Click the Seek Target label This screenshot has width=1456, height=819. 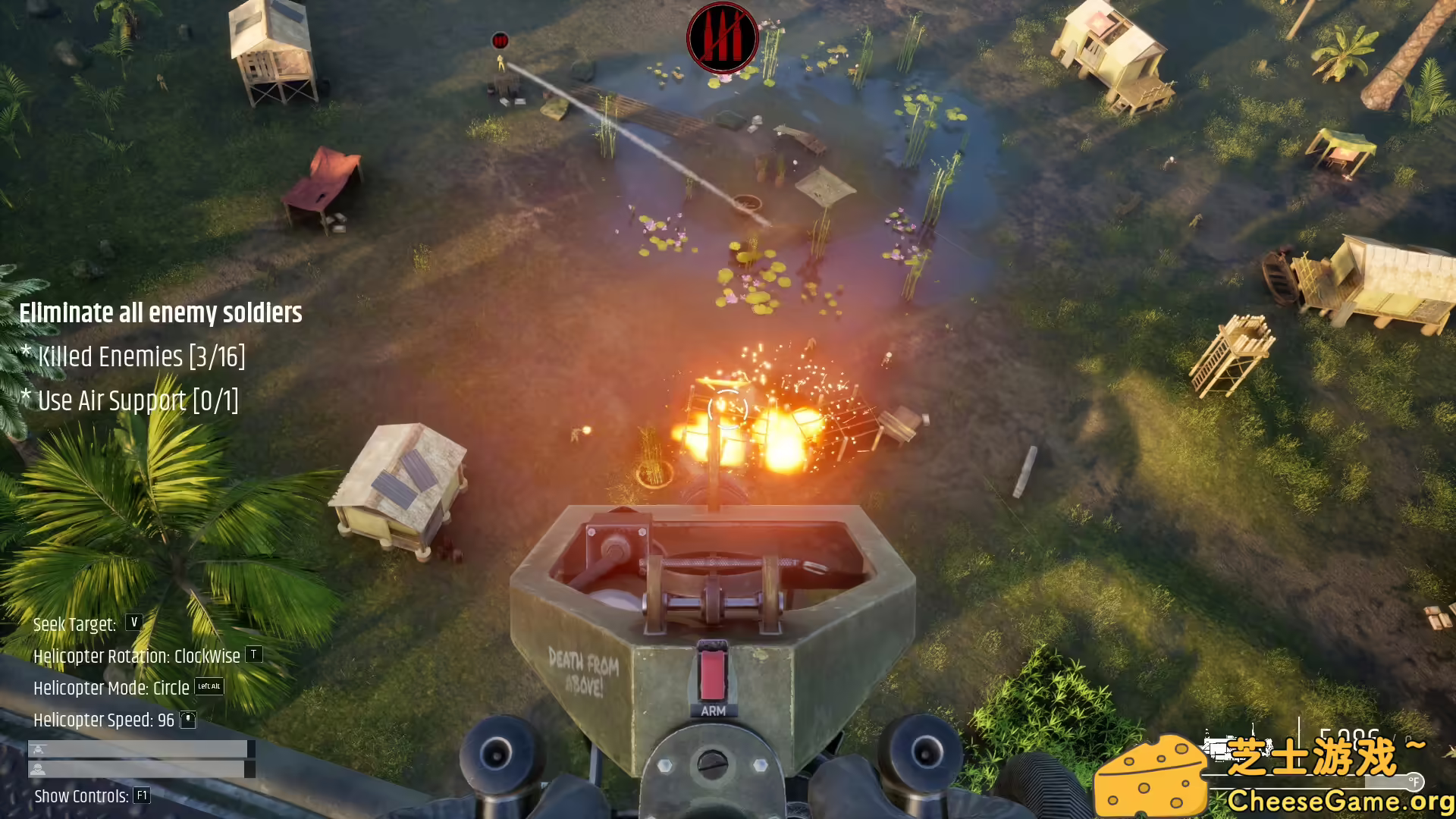pos(76,624)
